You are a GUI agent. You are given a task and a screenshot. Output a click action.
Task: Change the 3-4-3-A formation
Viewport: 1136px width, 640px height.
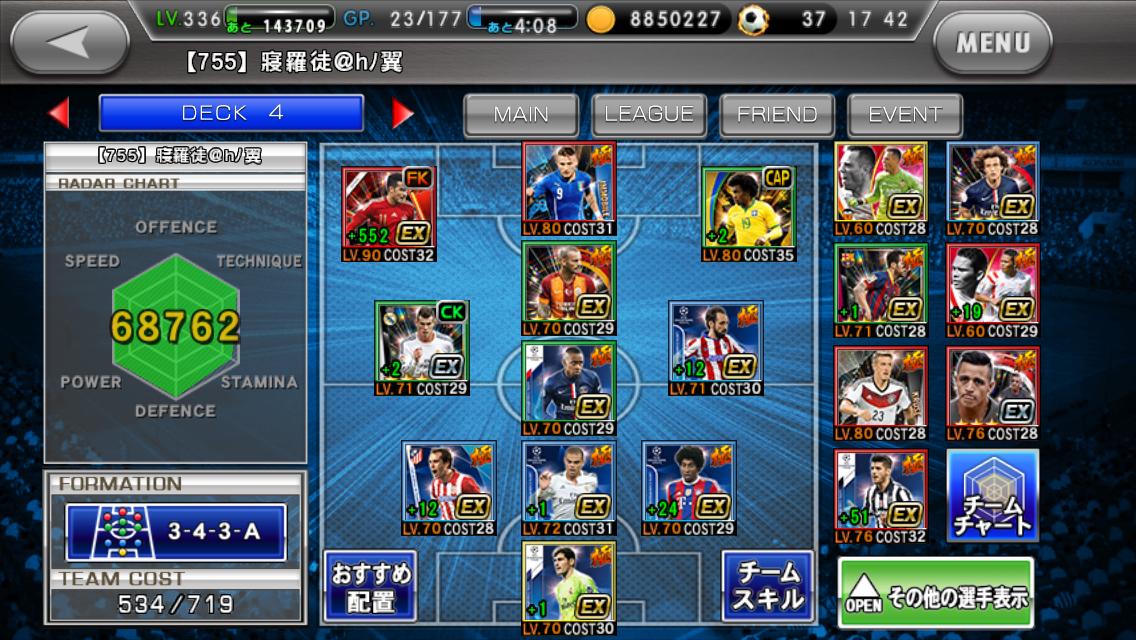[x=176, y=531]
